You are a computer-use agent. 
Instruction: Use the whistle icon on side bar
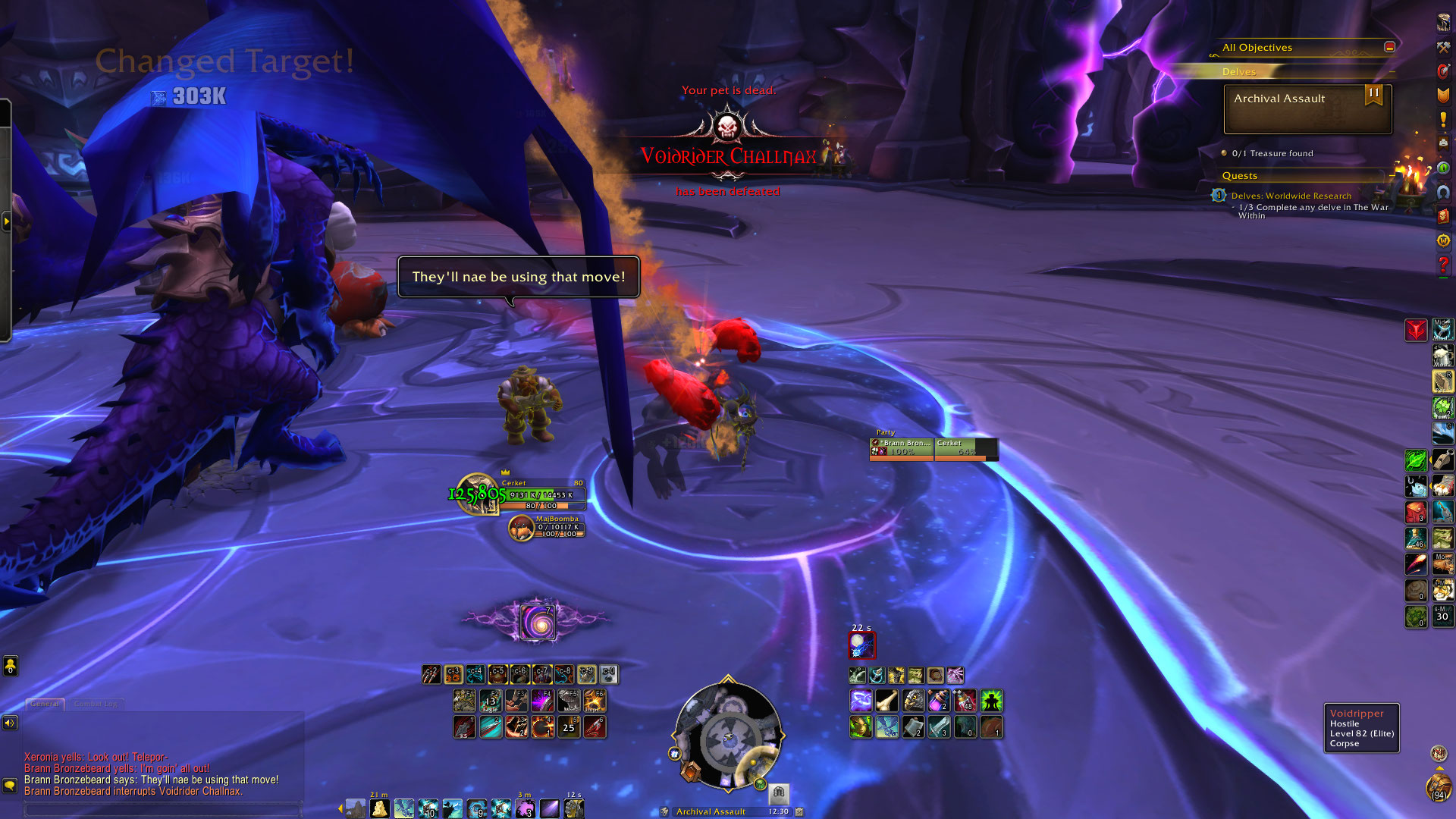click(x=1442, y=460)
